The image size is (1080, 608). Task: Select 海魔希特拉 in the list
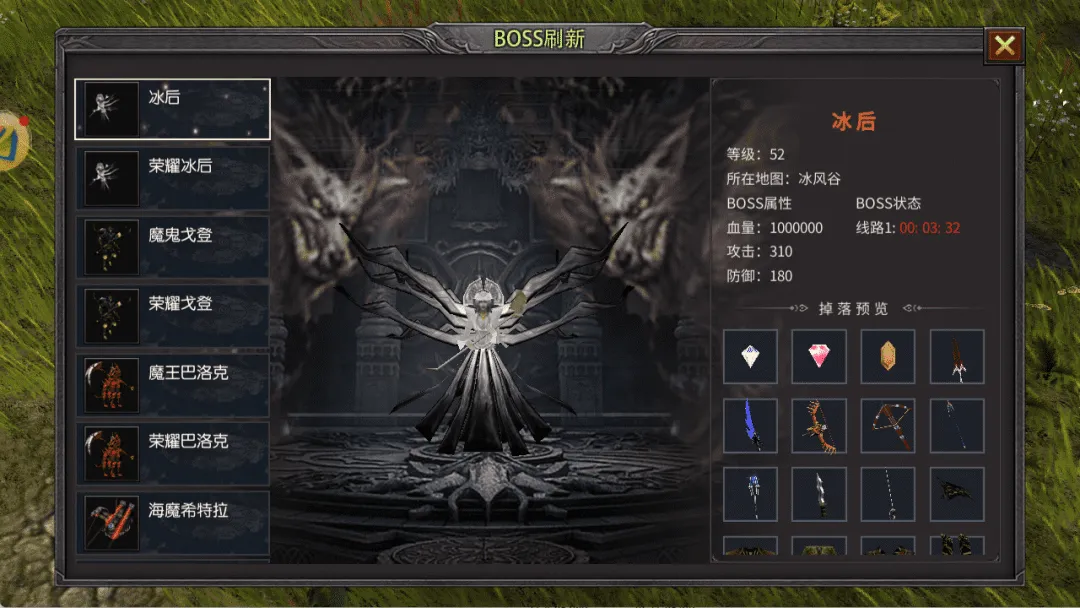(172, 521)
